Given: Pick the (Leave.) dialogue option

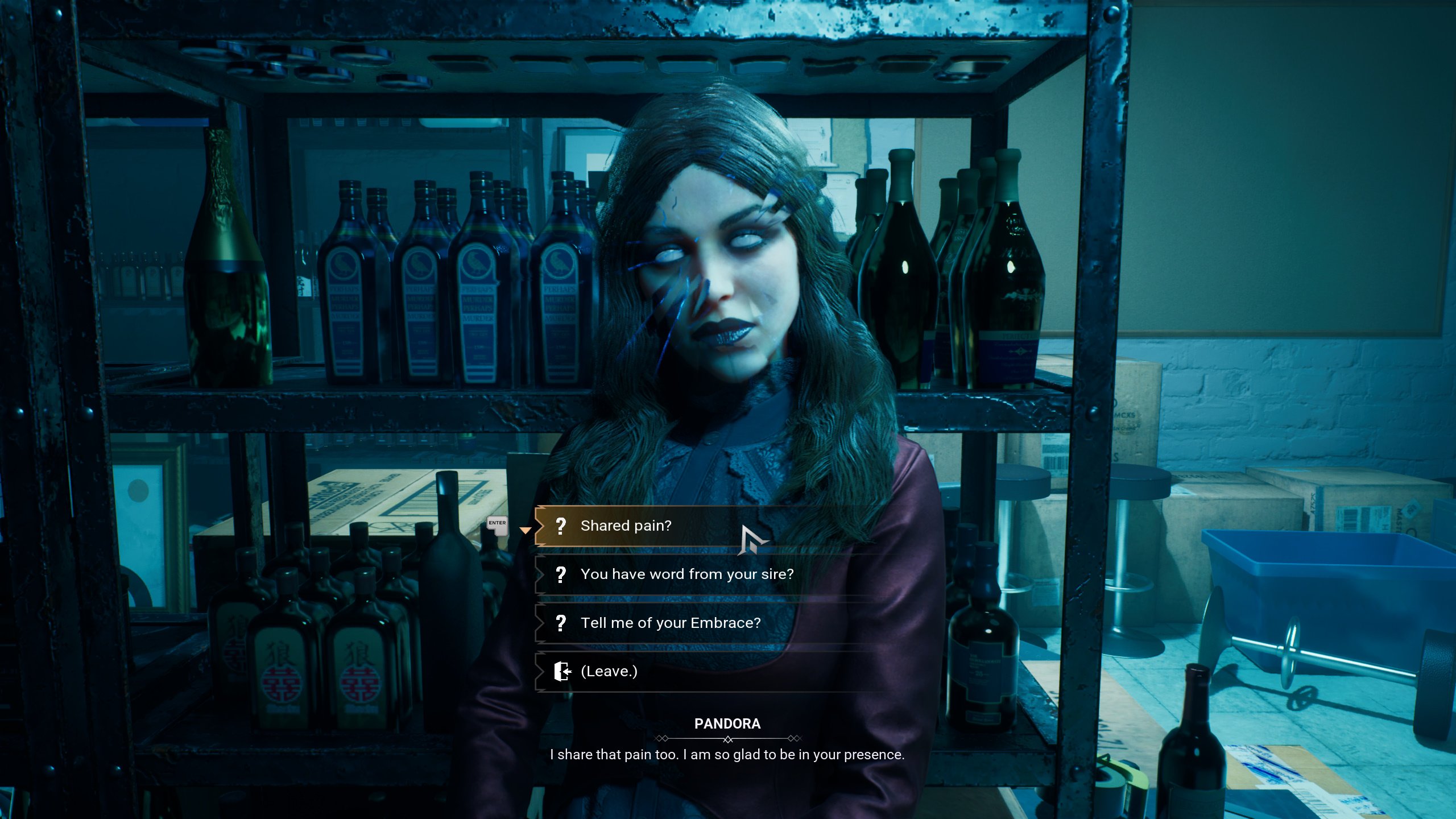Looking at the screenshot, I should (x=609, y=671).
